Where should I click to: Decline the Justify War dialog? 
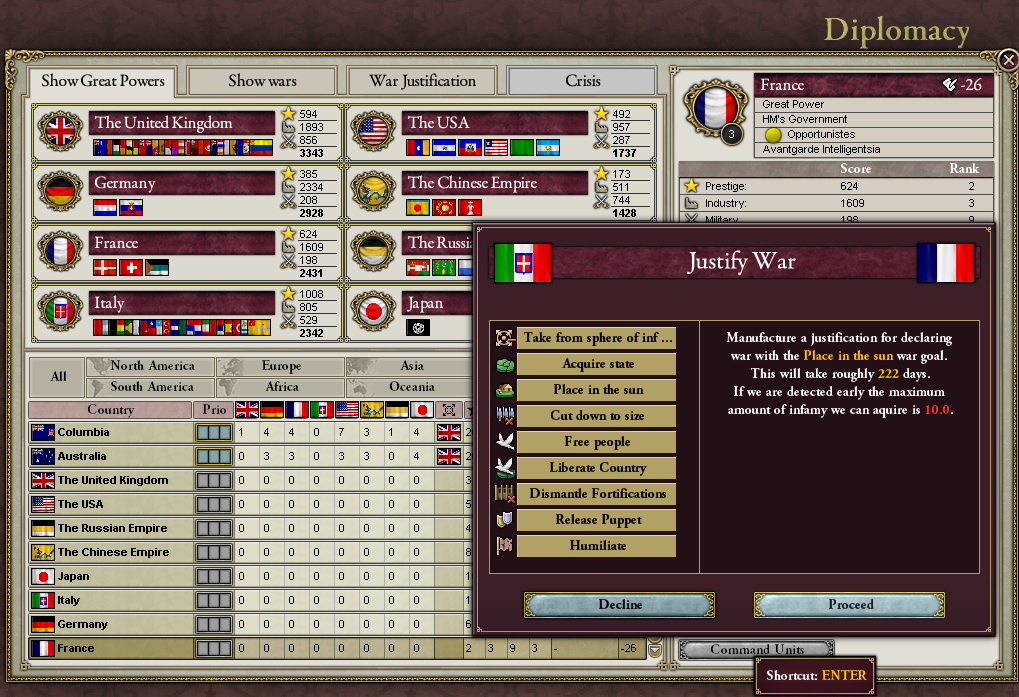pyautogui.click(x=620, y=605)
